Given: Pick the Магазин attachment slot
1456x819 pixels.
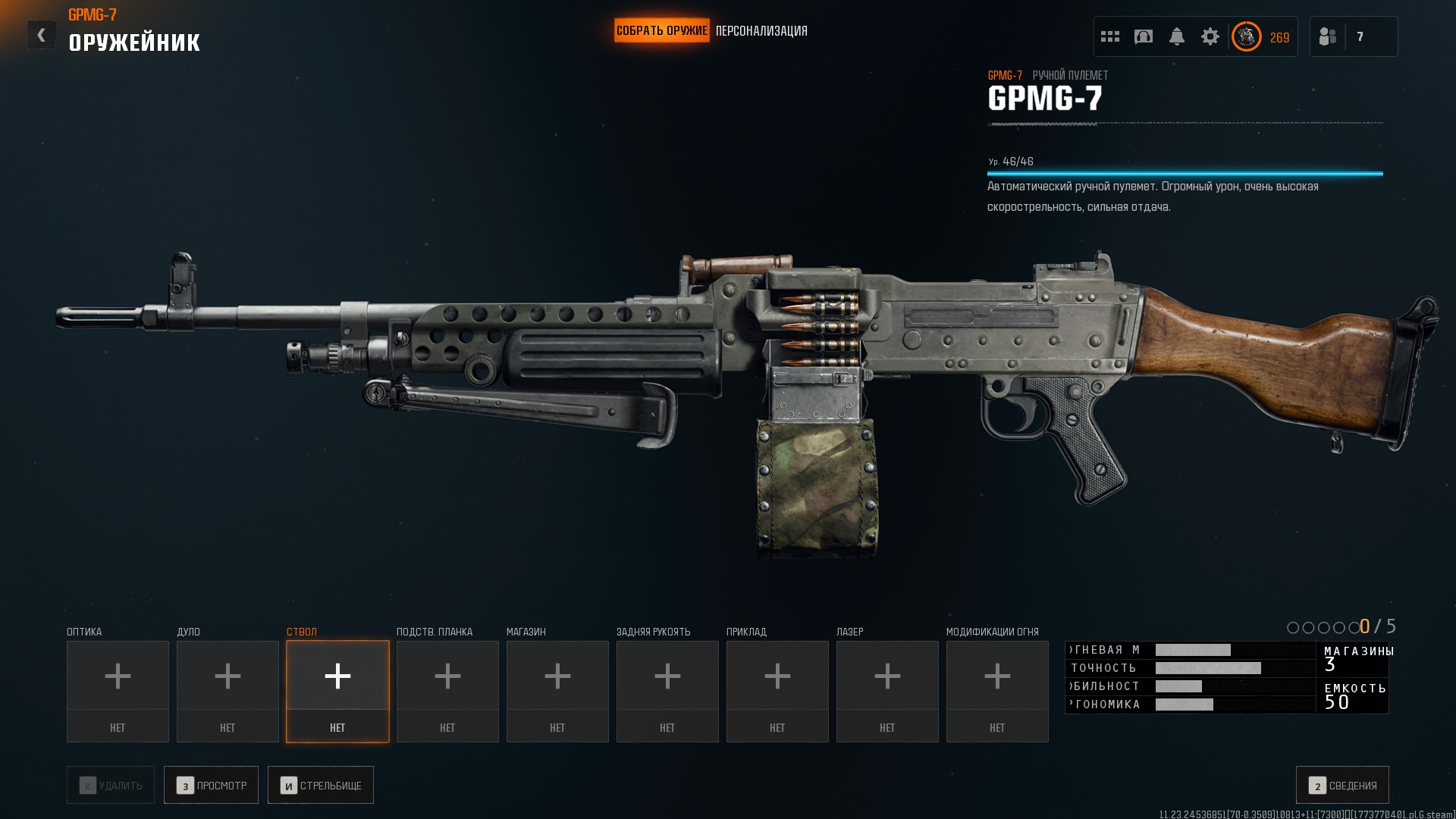Looking at the screenshot, I should (557, 691).
